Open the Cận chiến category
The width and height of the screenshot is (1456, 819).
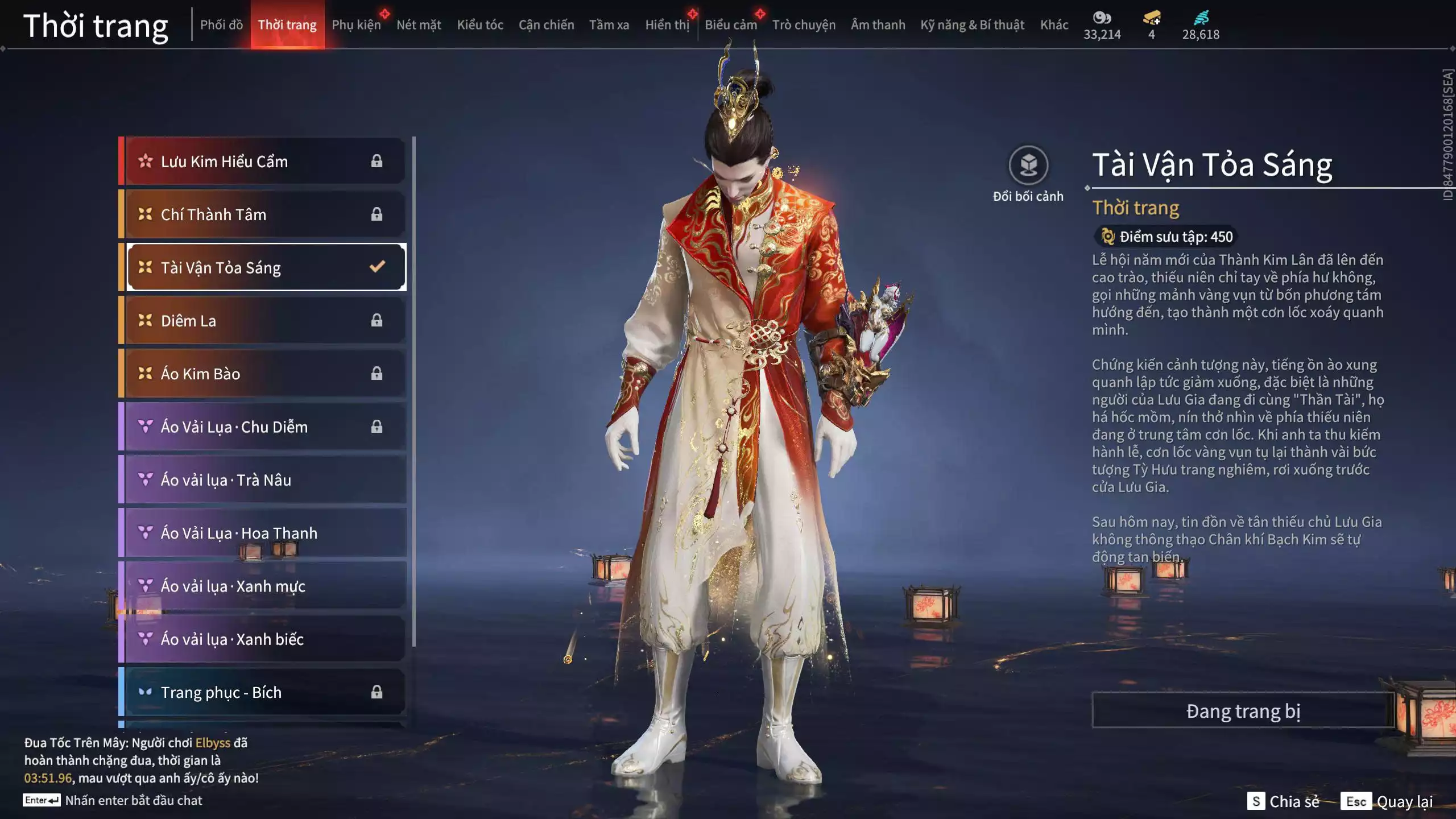(x=546, y=25)
